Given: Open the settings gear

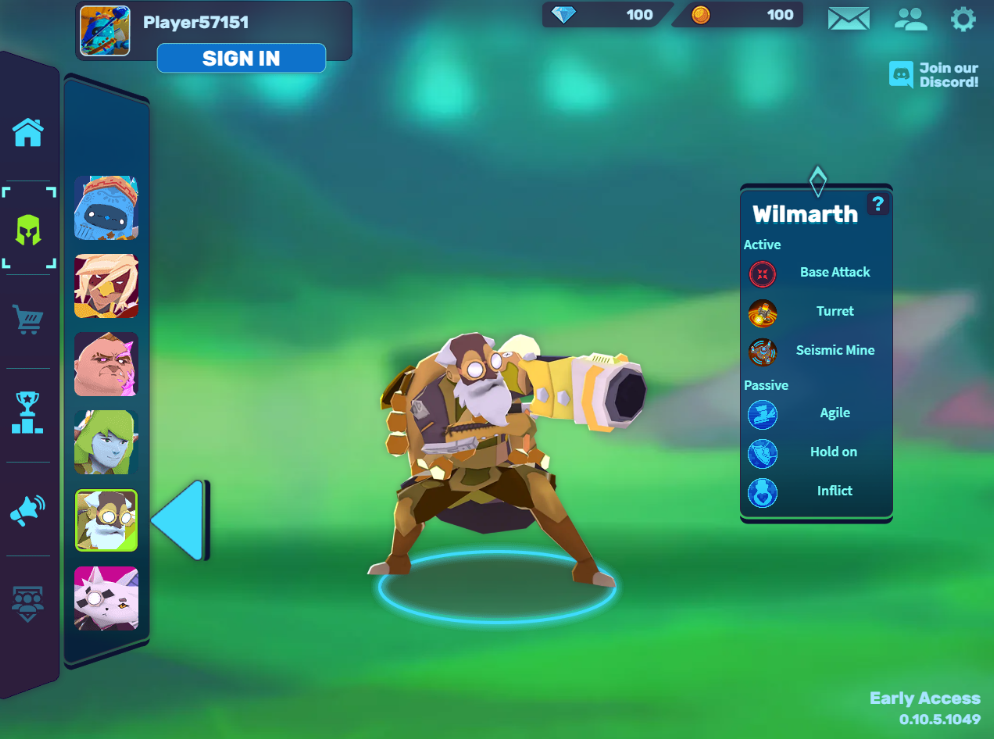Looking at the screenshot, I should tap(963, 18).
